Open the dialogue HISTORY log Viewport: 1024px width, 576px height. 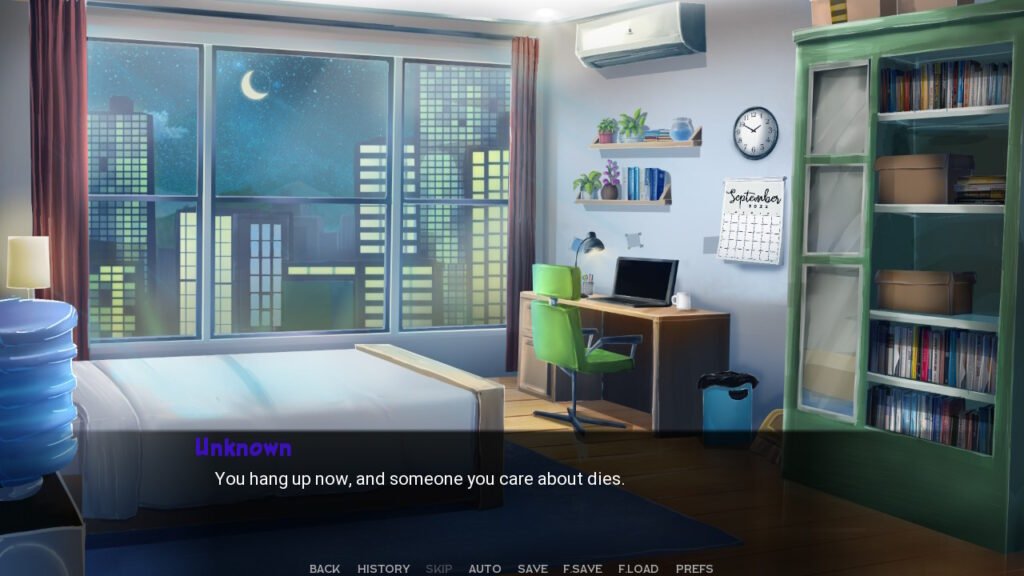[383, 569]
